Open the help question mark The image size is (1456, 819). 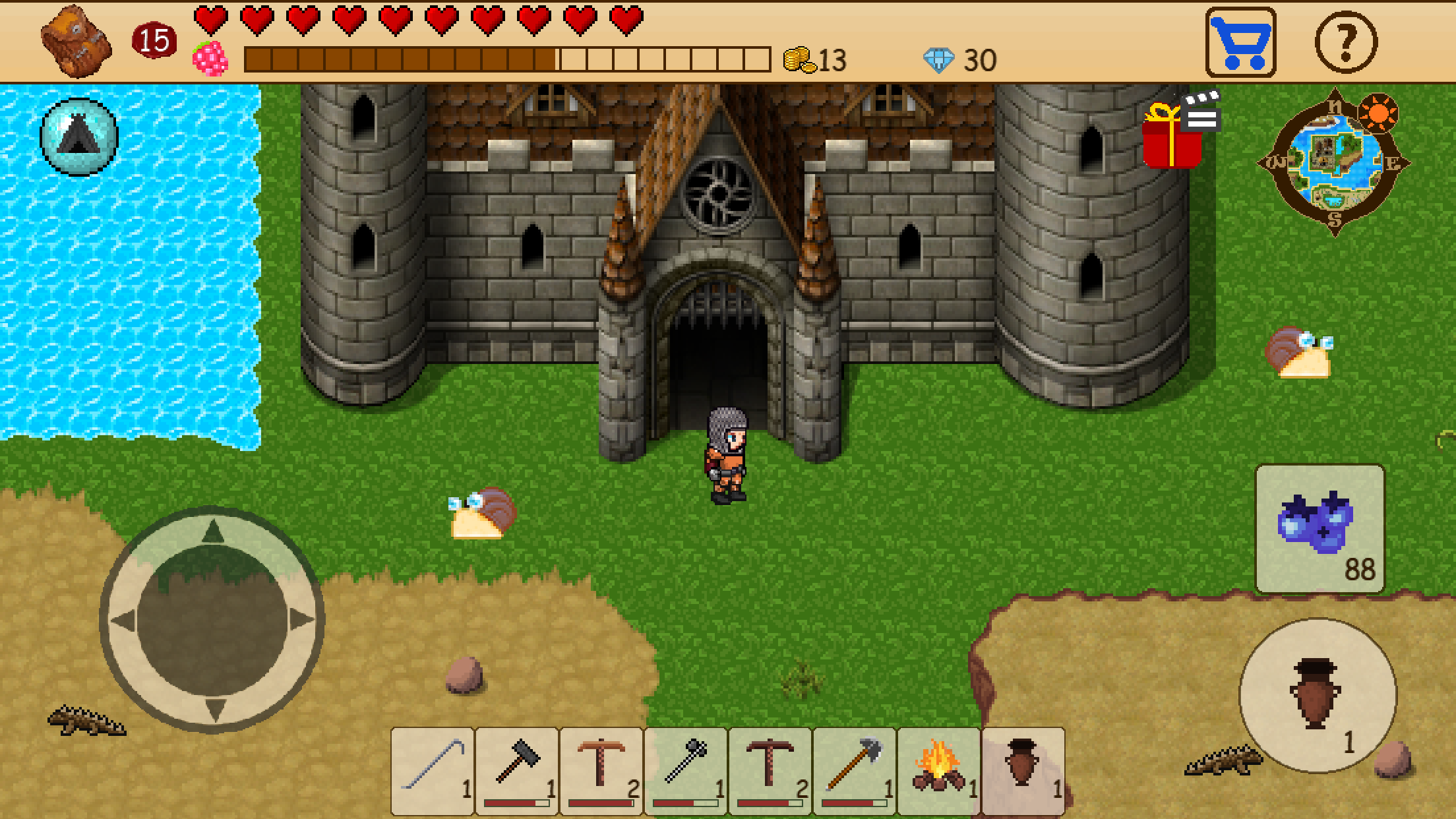[x=1346, y=42]
